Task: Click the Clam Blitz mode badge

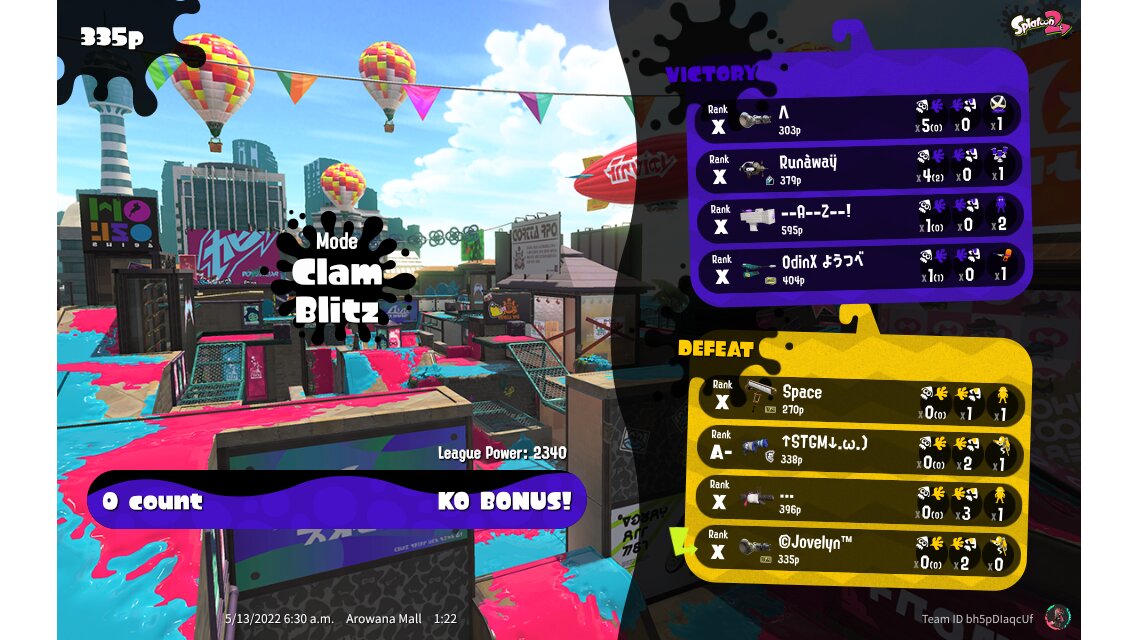Action: (x=337, y=277)
